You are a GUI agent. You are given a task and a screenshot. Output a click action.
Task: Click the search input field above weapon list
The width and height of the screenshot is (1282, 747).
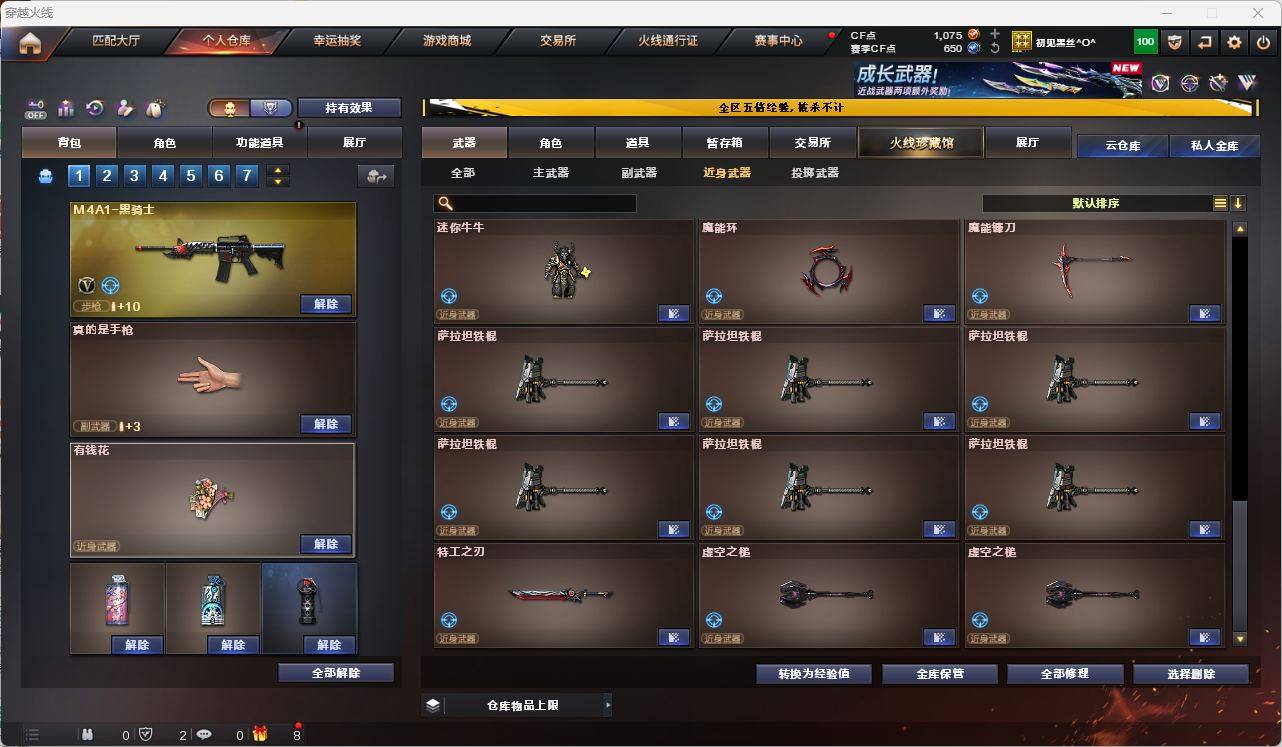click(535, 202)
